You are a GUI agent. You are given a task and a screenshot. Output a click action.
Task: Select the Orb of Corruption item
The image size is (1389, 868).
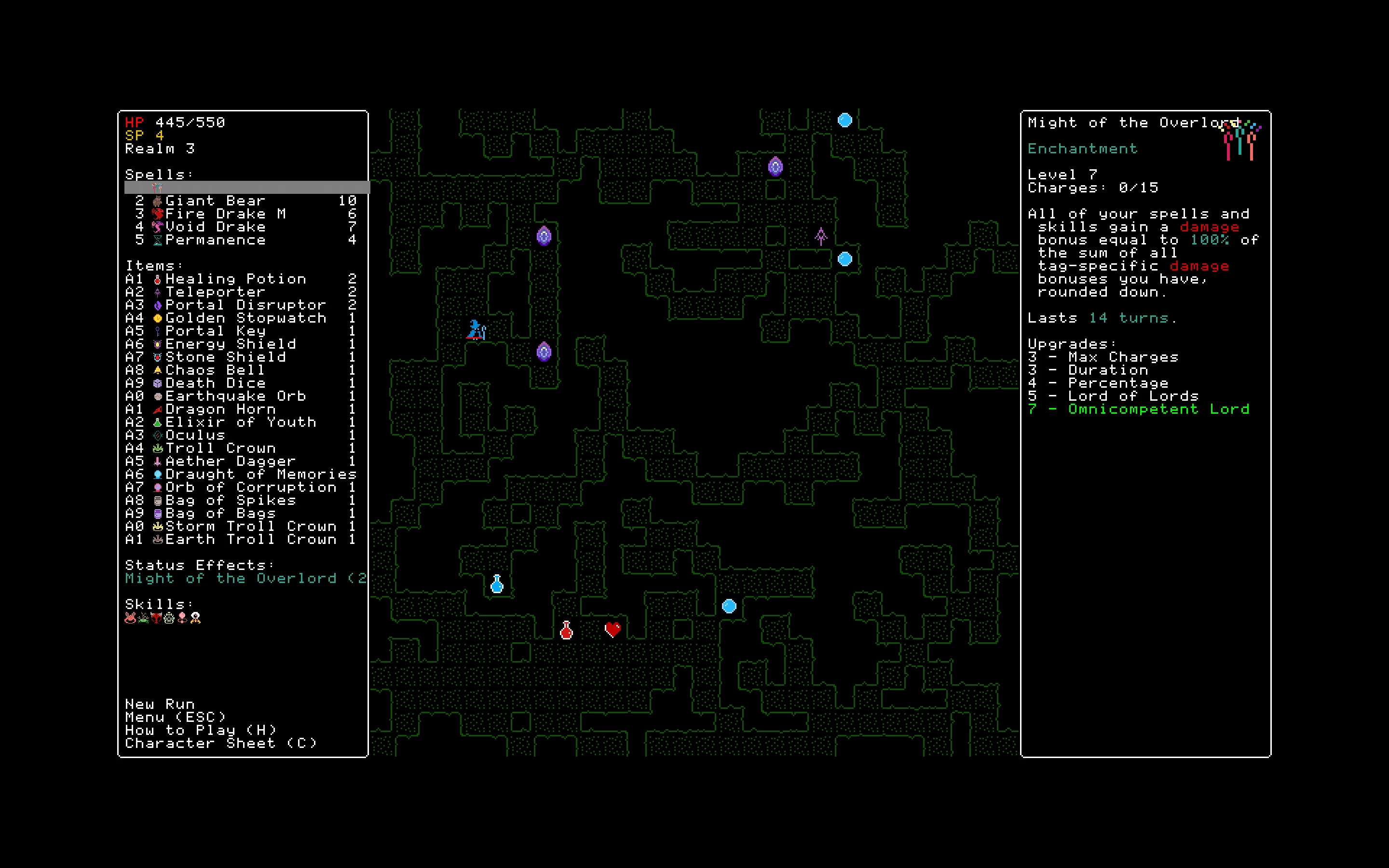pos(250,488)
